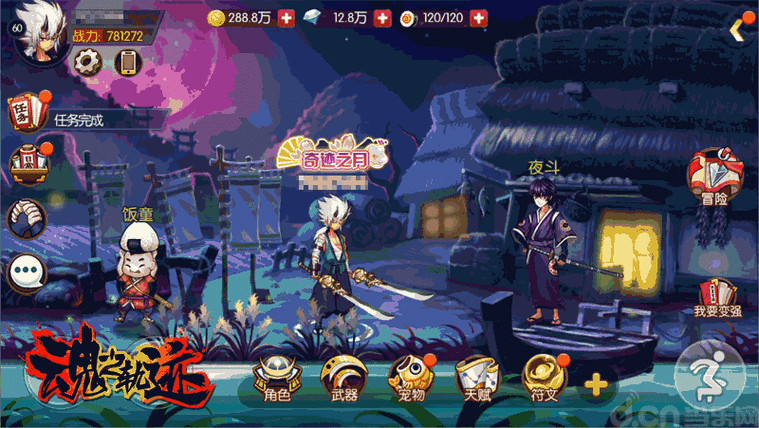
Task: Collapse the menu using the orange arrow
Action: (x=738, y=30)
